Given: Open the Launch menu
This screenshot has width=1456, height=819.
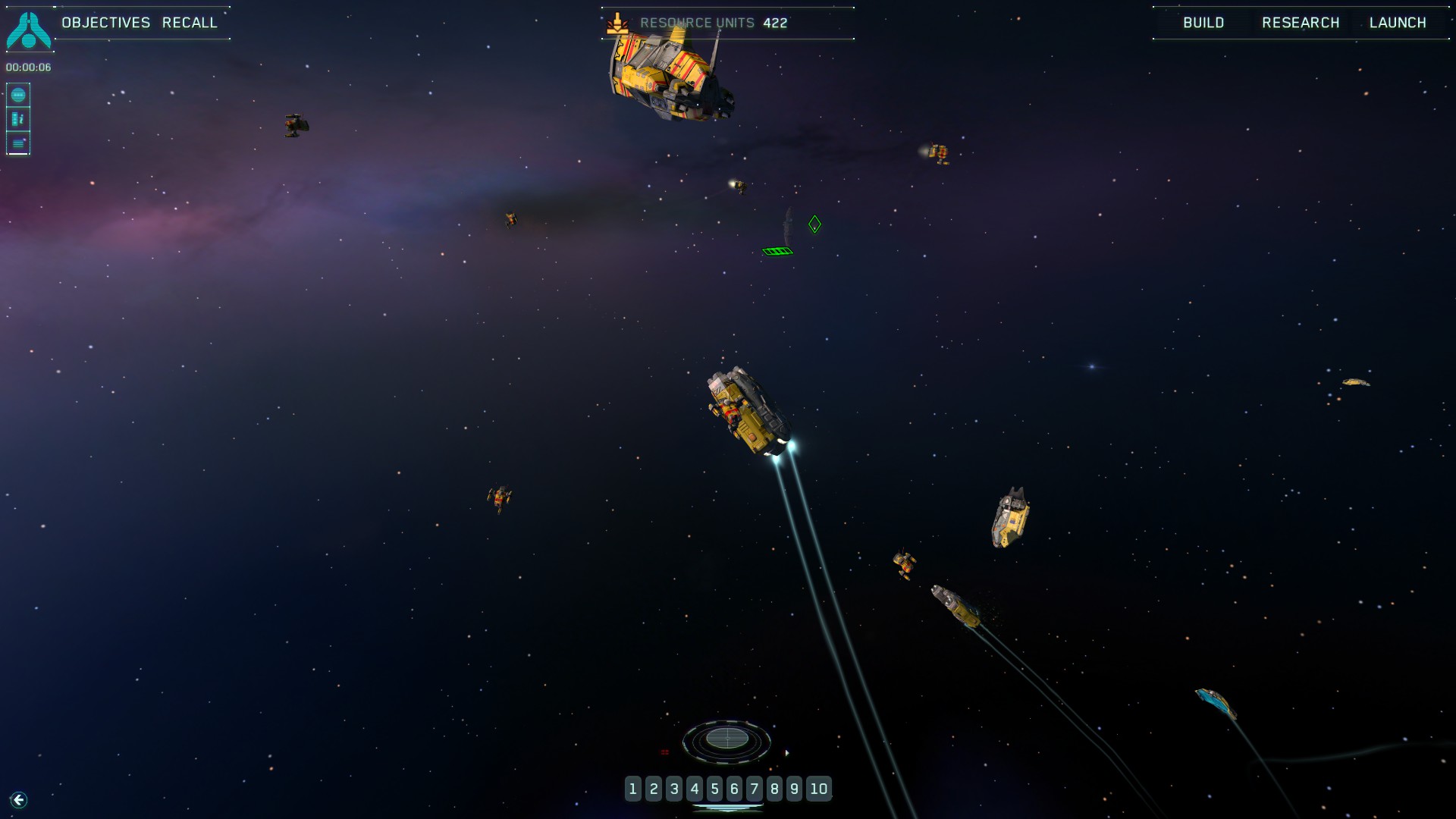Looking at the screenshot, I should tap(1398, 23).
